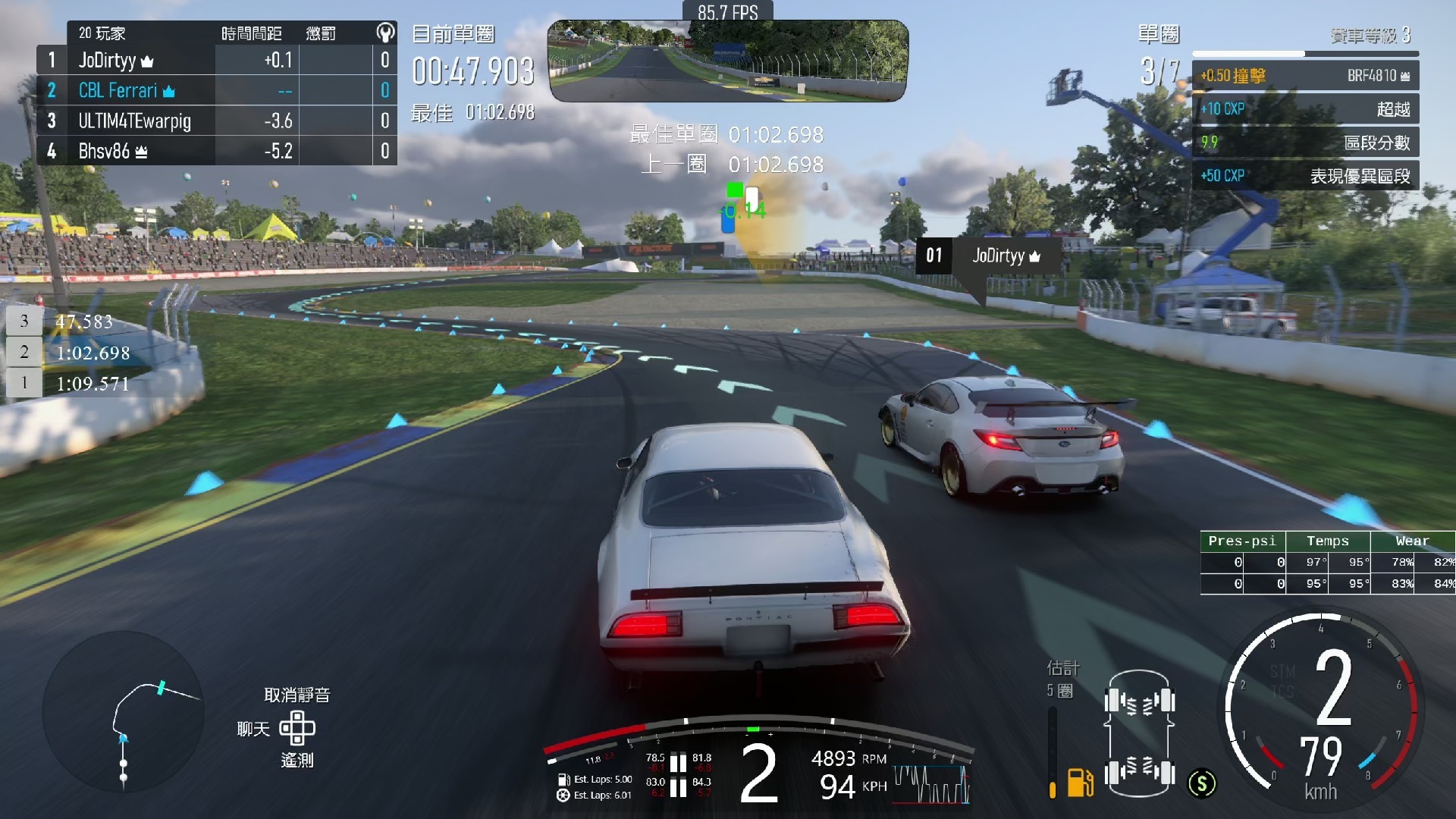Open the rear-view mirror display

tap(727, 61)
